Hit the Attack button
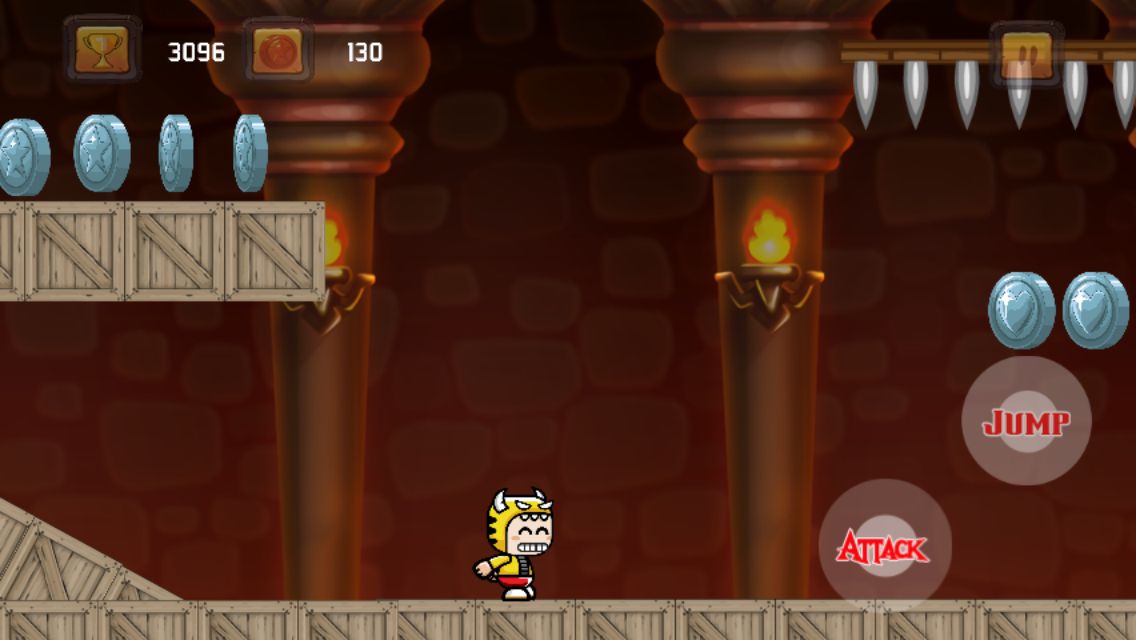This screenshot has height=640, width=1136. (884, 546)
